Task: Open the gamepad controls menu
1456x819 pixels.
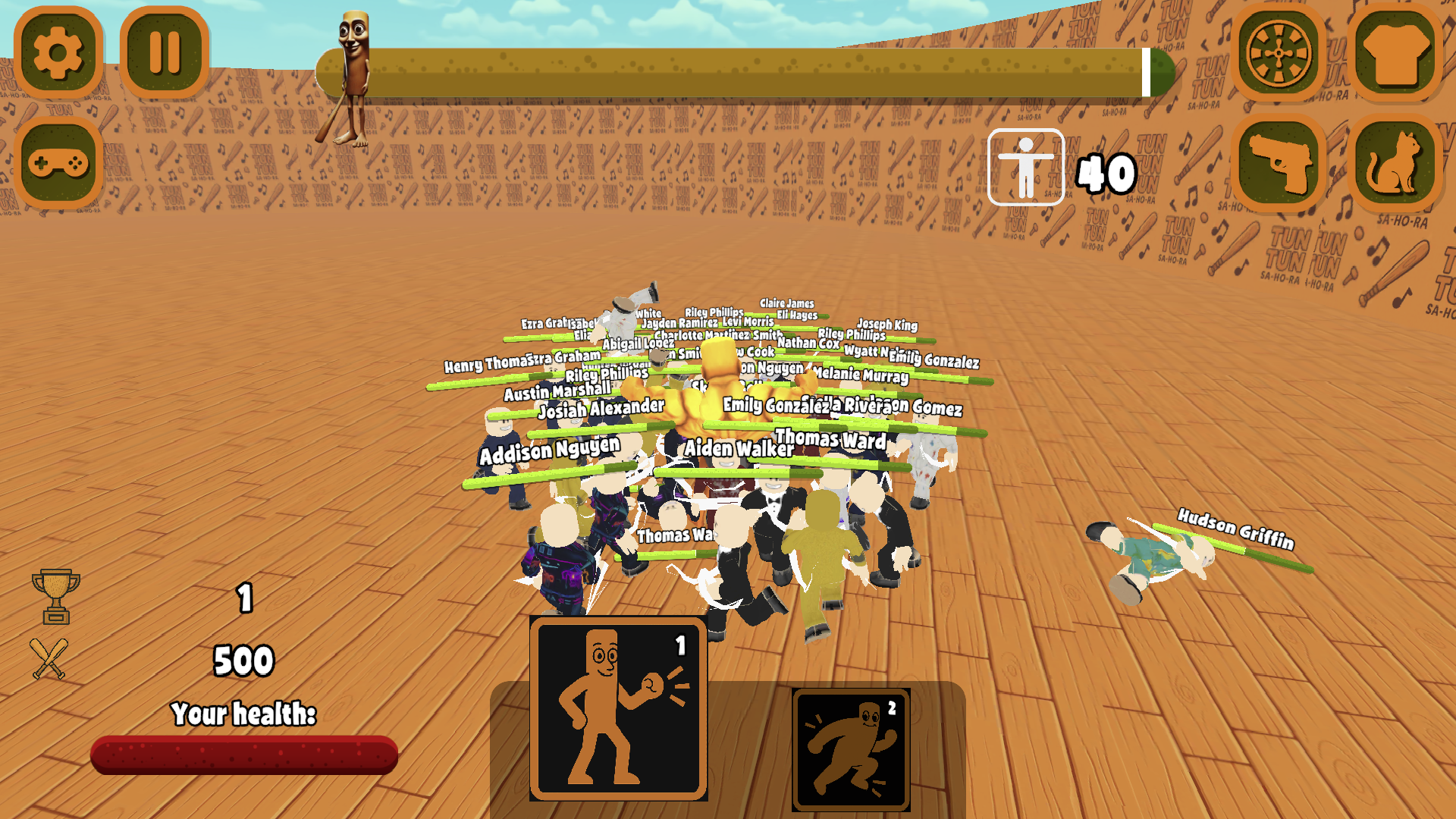Action: pyautogui.click(x=58, y=162)
